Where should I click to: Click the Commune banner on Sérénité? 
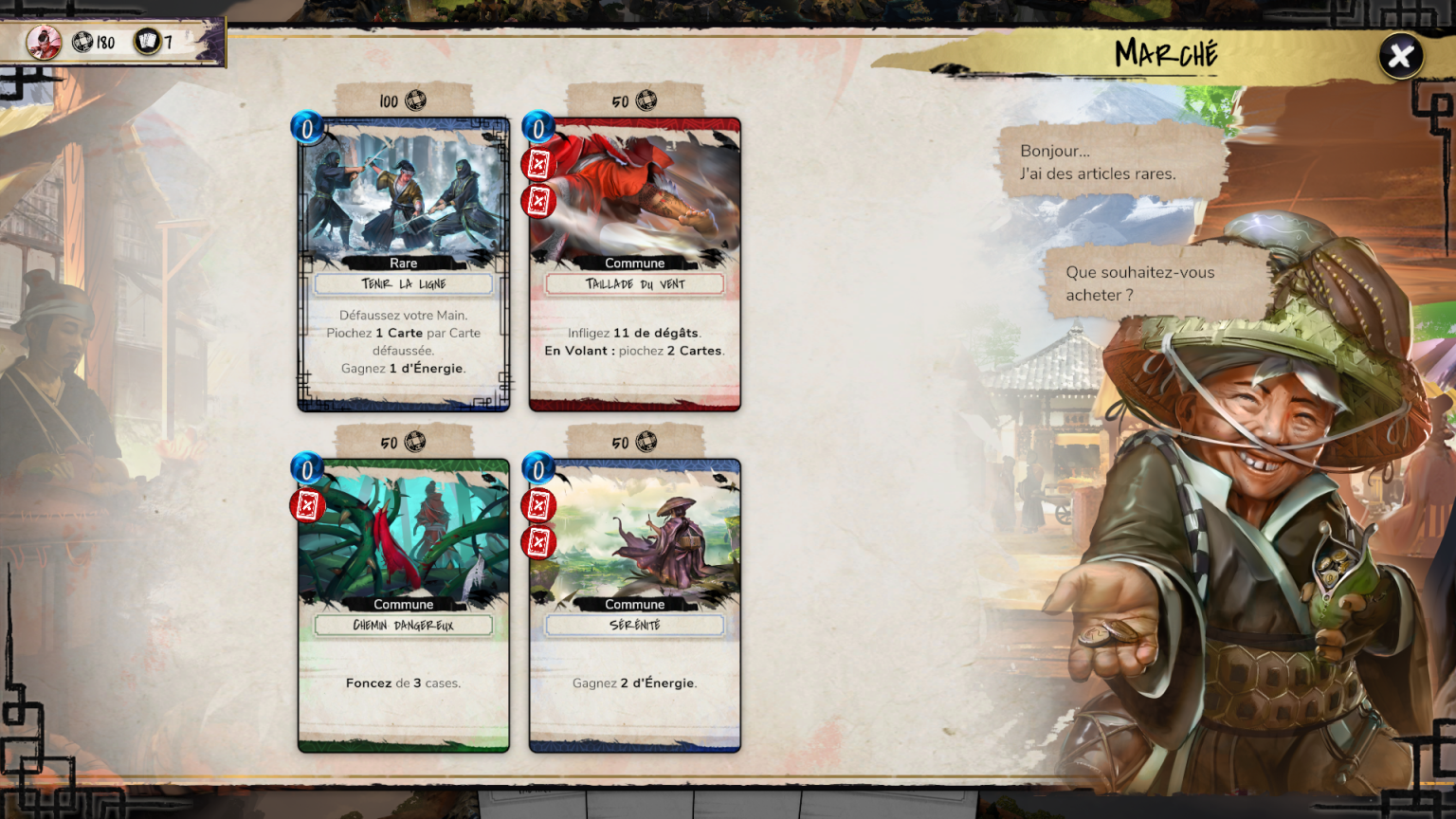click(x=634, y=604)
